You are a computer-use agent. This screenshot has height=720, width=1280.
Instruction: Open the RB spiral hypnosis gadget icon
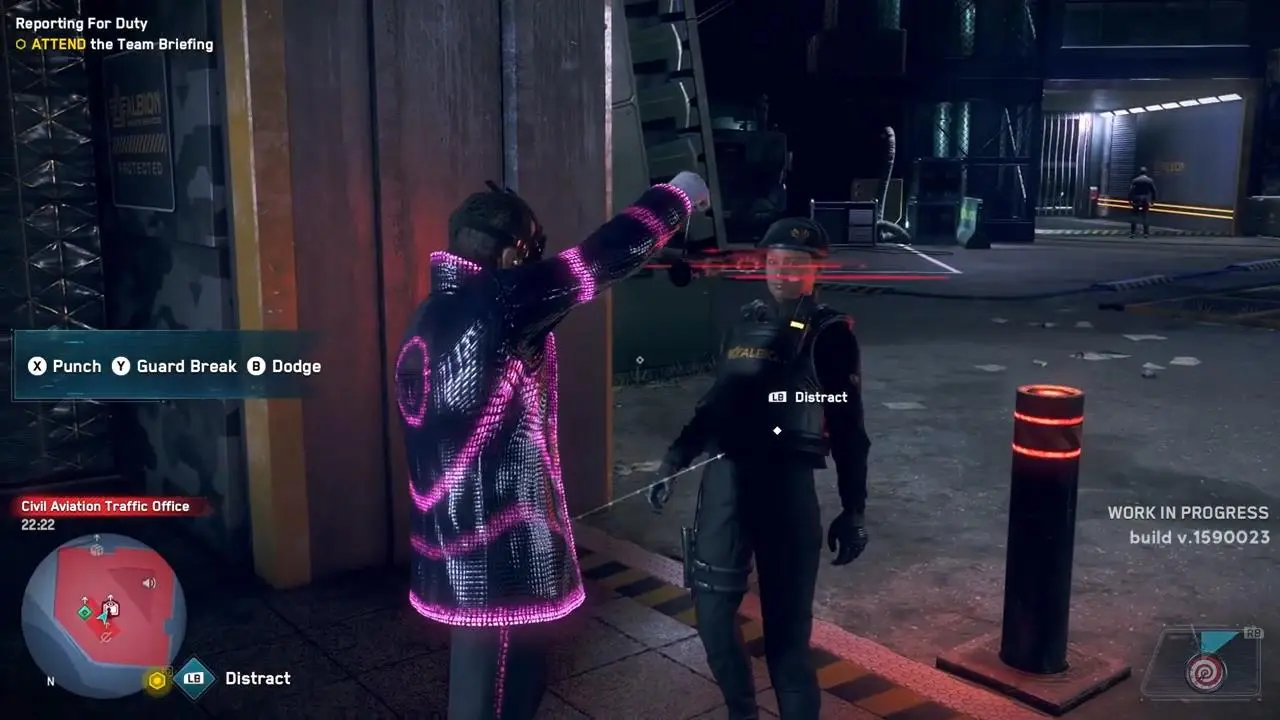[1207, 672]
